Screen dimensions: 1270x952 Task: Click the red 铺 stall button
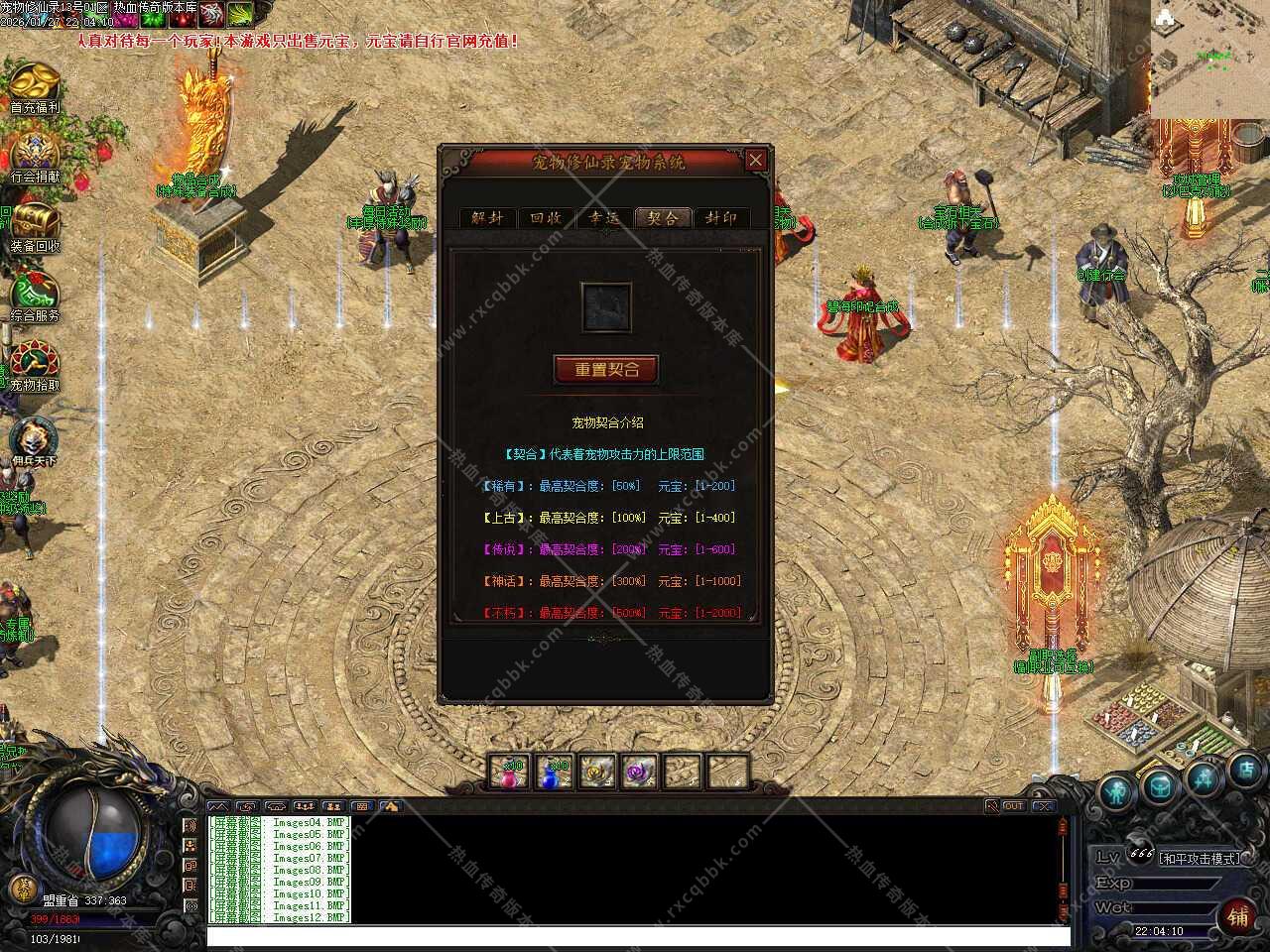coord(1238,915)
